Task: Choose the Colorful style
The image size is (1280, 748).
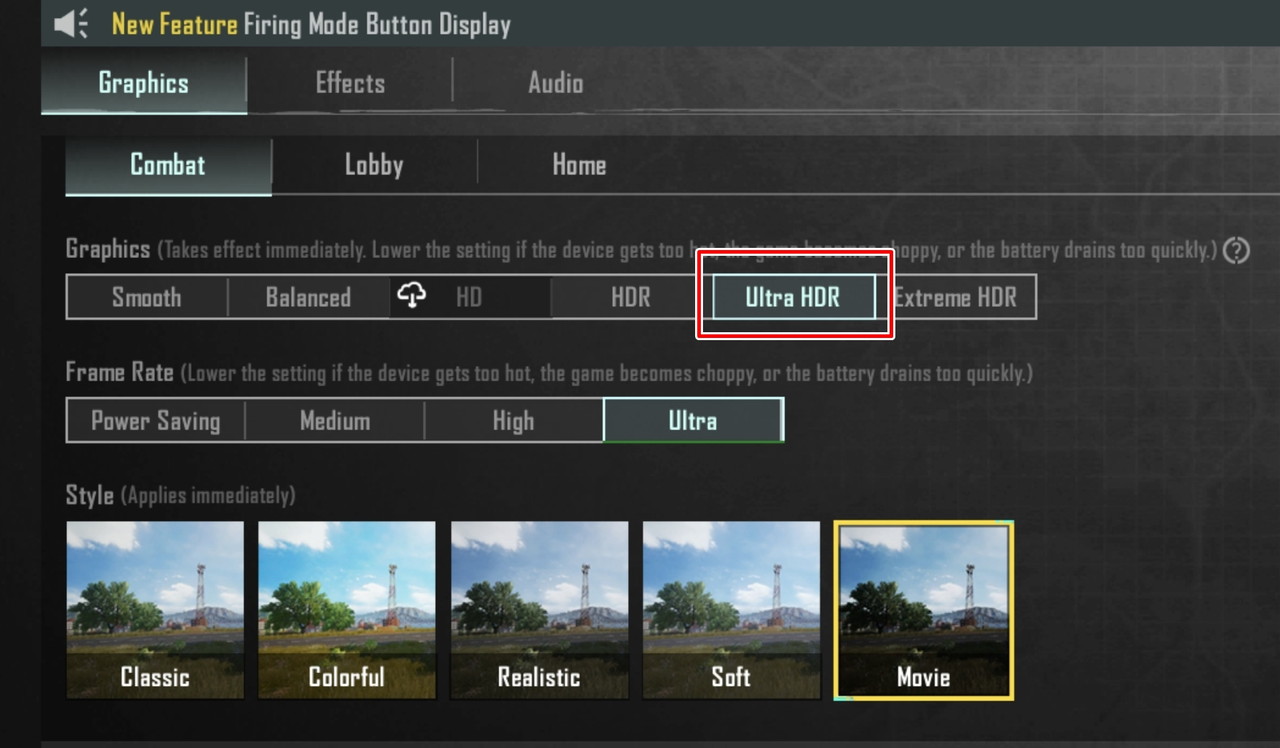Action: pyautogui.click(x=346, y=610)
